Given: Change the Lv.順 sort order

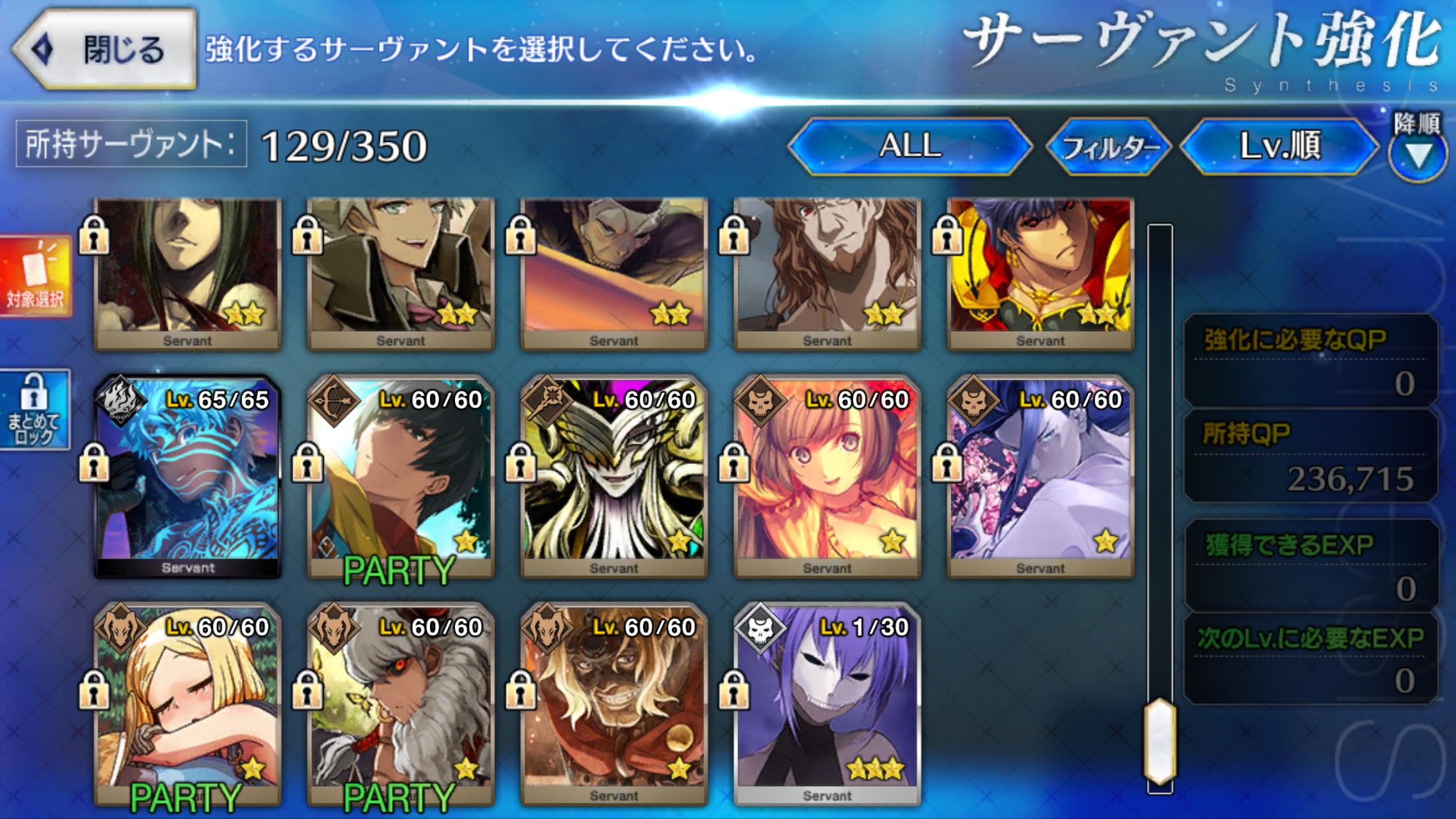Looking at the screenshot, I should (x=1279, y=146).
